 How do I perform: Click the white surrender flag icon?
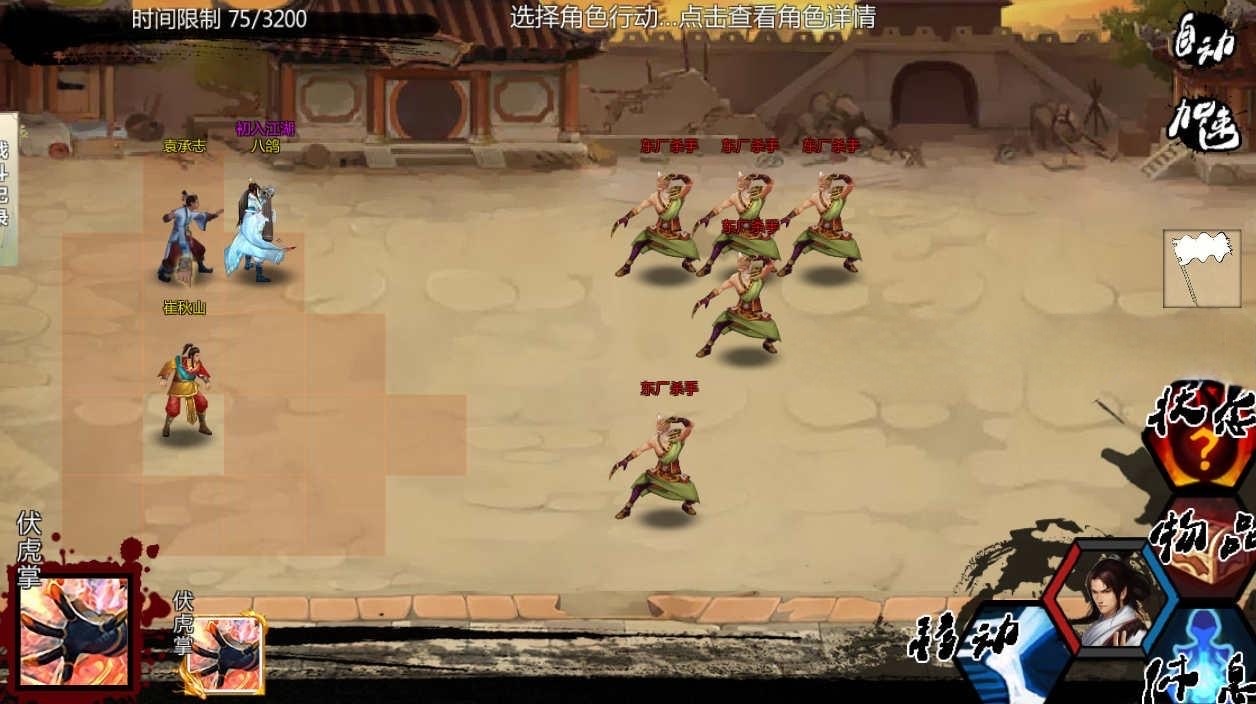[1201, 268]
